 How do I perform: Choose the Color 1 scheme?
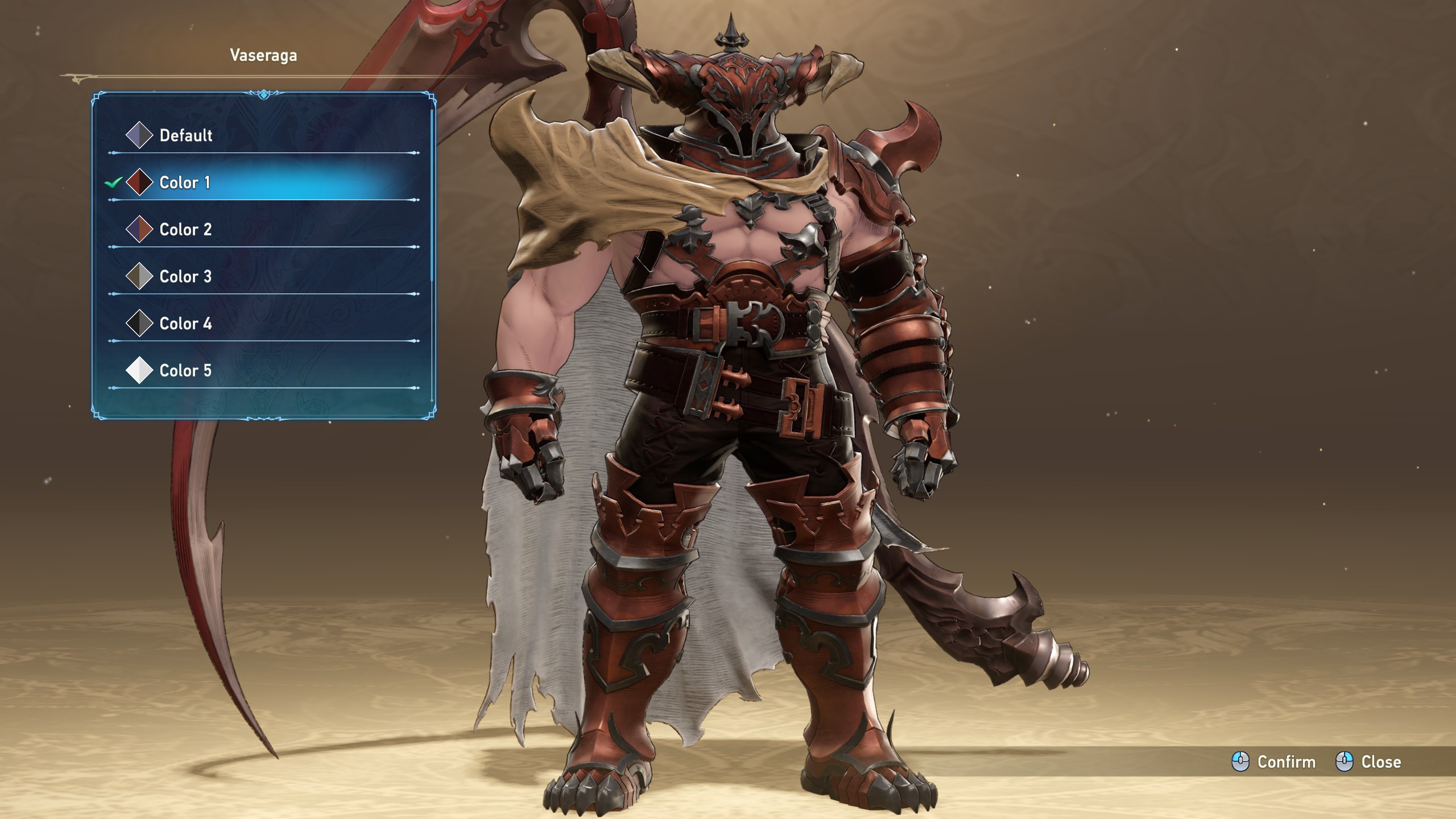click(x=185, y=183)
